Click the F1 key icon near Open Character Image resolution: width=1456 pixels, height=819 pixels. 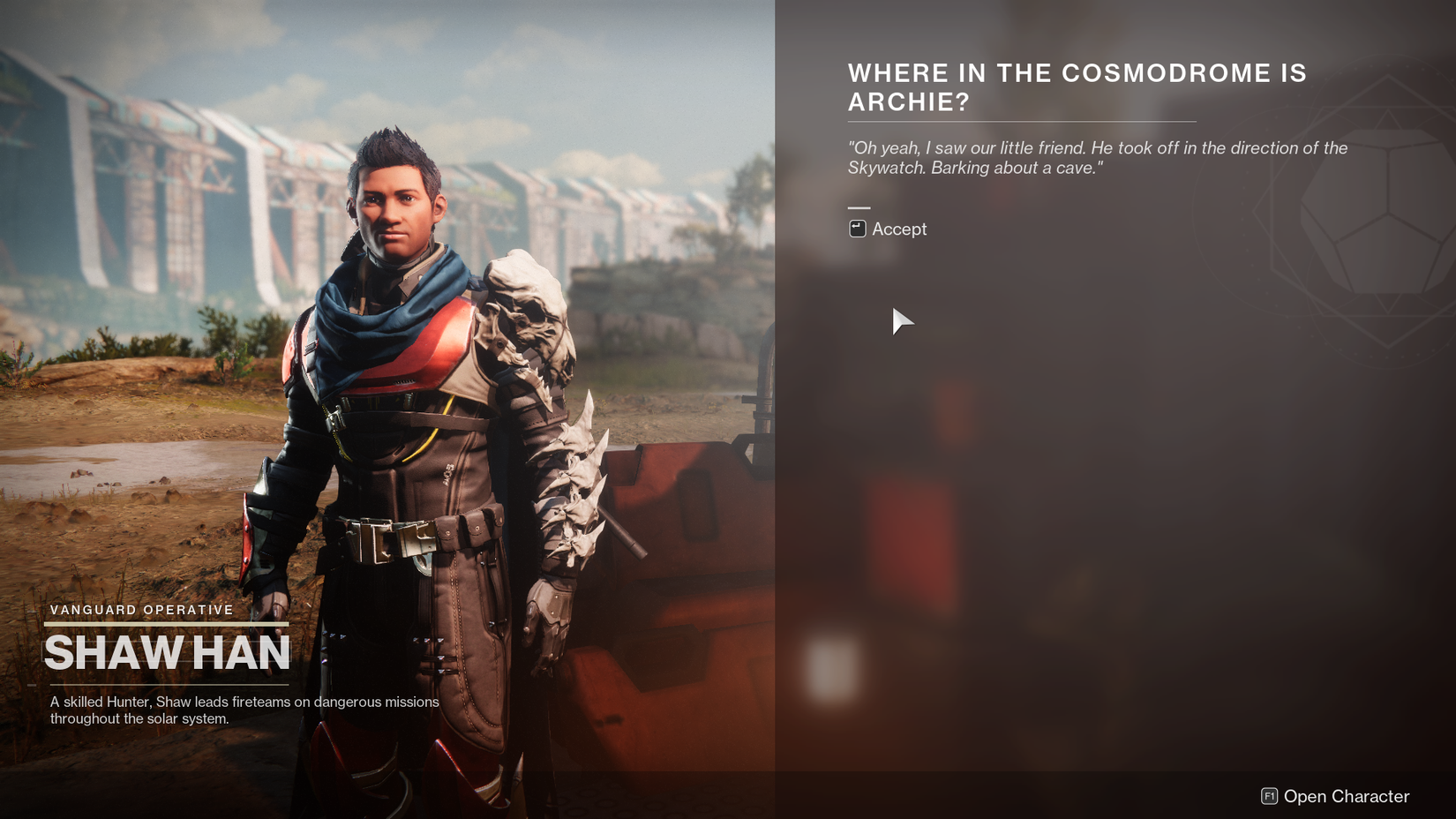(1268, 796)
